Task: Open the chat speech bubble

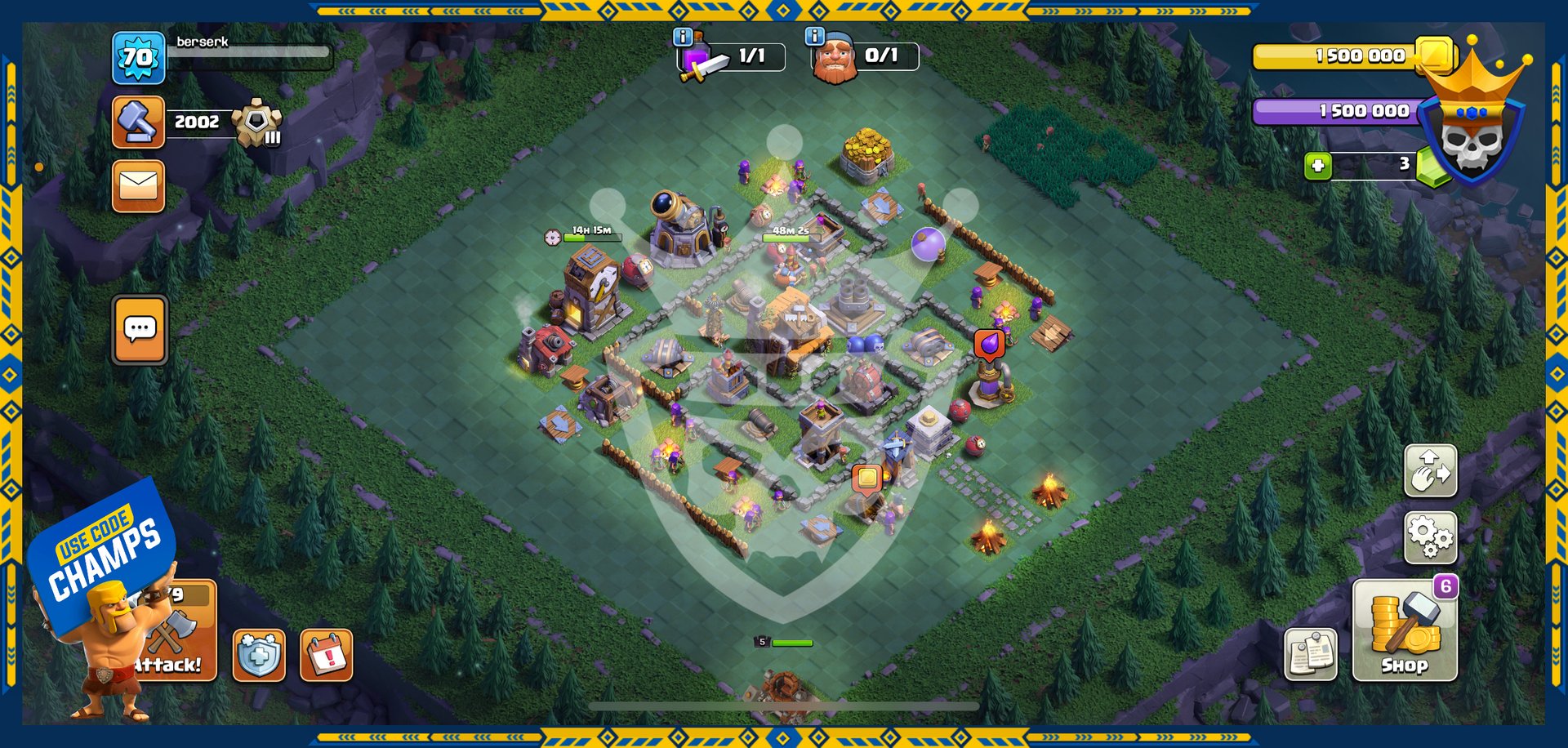Action: coord(140,329)
